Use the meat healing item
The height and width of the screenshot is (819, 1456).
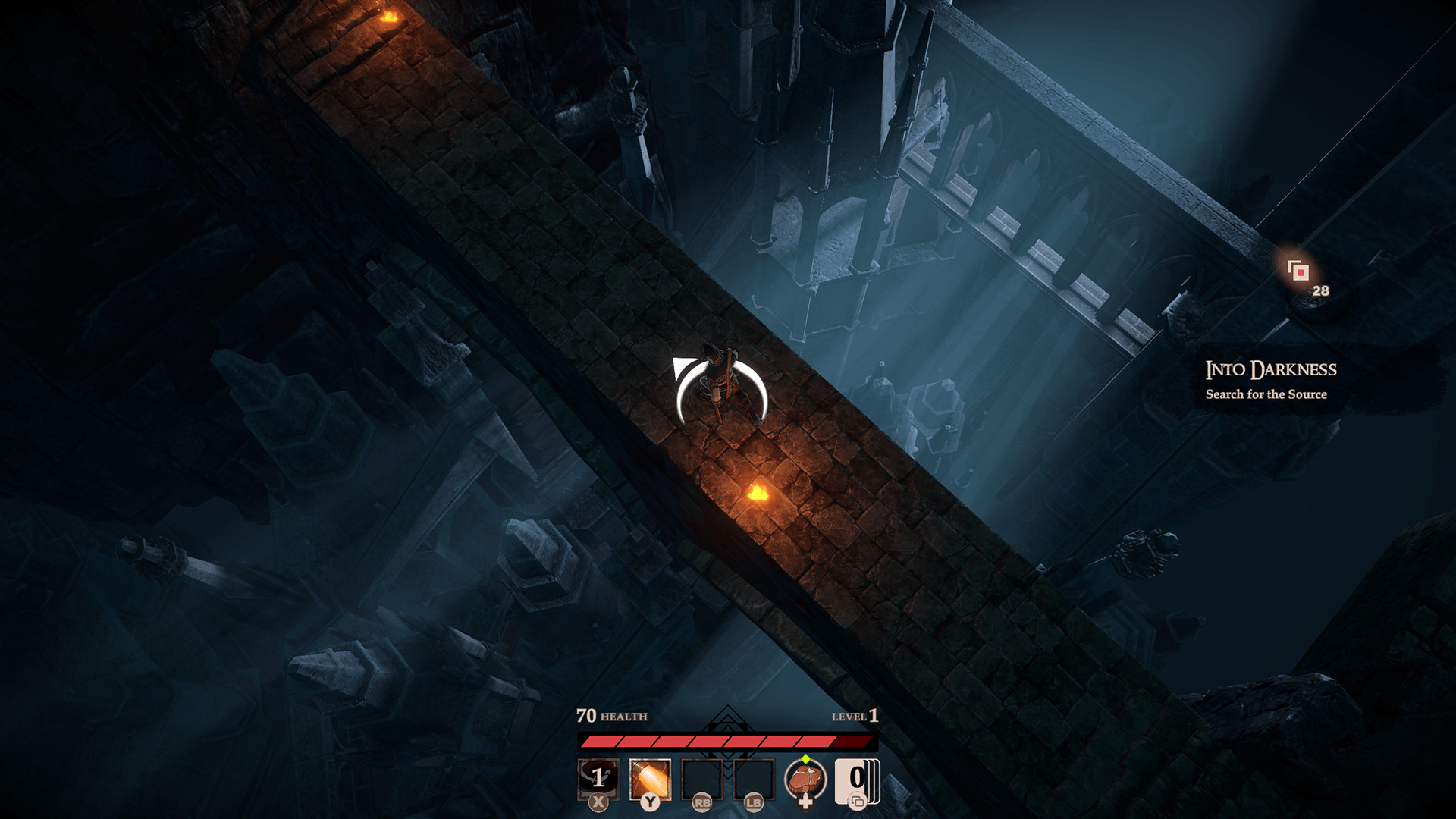click(805, 775)
